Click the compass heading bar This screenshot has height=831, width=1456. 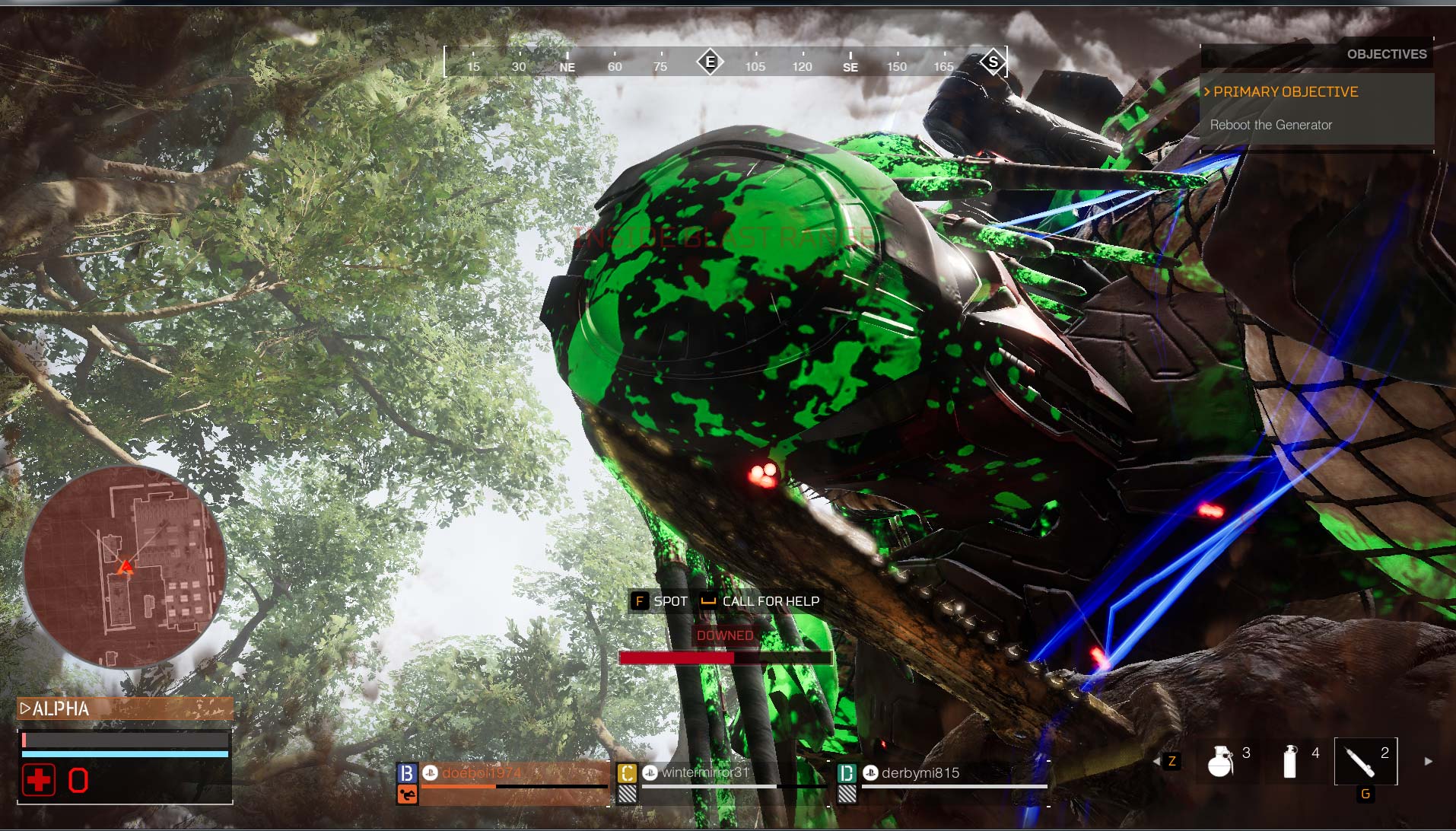725,62
